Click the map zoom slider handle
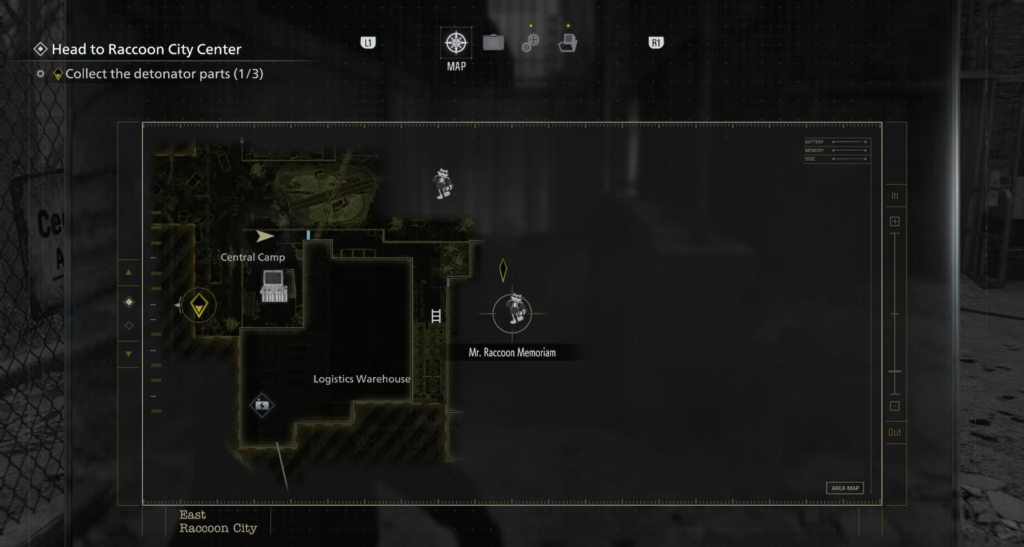The width and height of the screenshot is (1024, 547). (x=894, y=371)
